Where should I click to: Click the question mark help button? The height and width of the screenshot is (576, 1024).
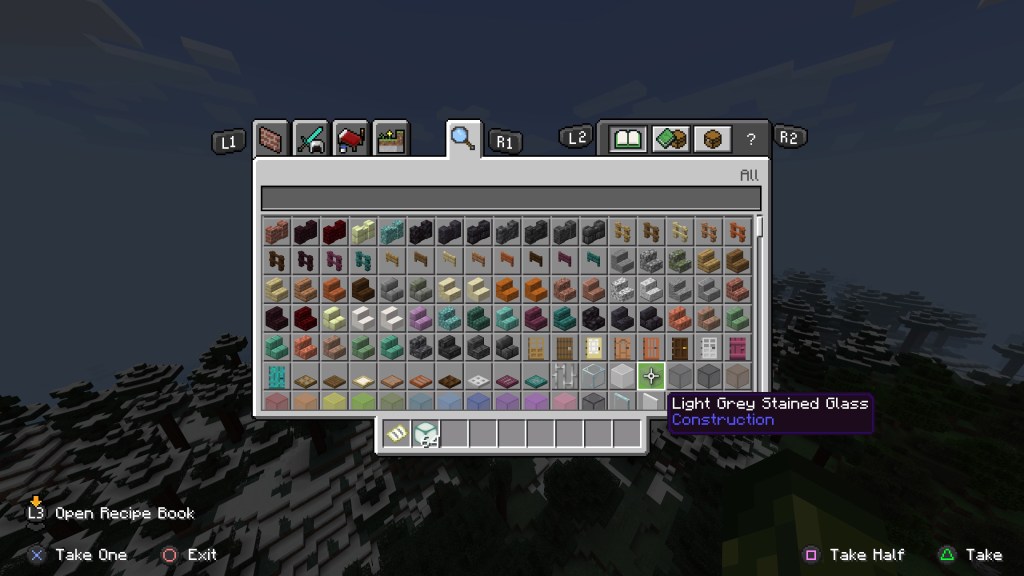click(750, 140)
